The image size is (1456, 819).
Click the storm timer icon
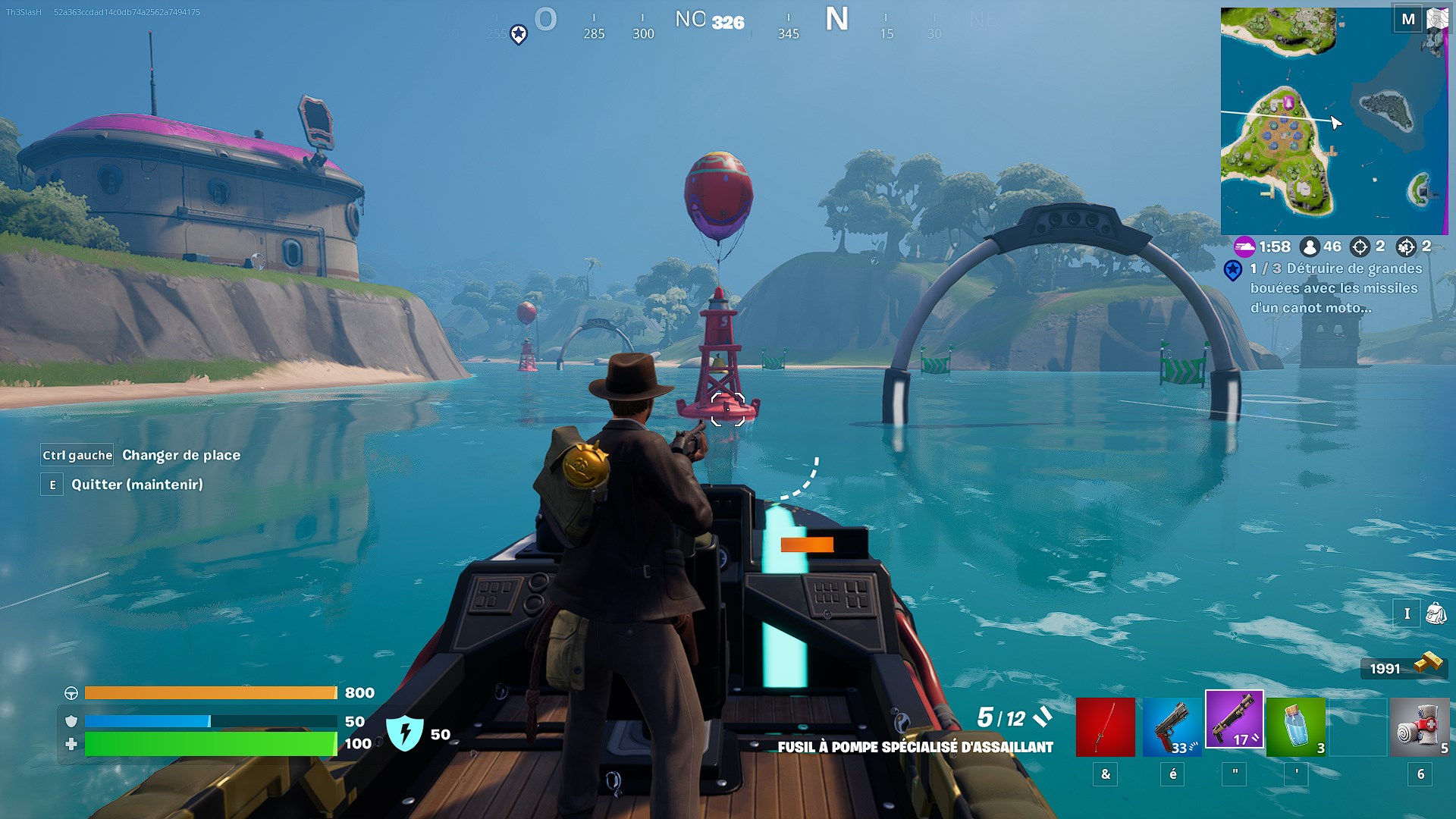(x=1244, y=246)
